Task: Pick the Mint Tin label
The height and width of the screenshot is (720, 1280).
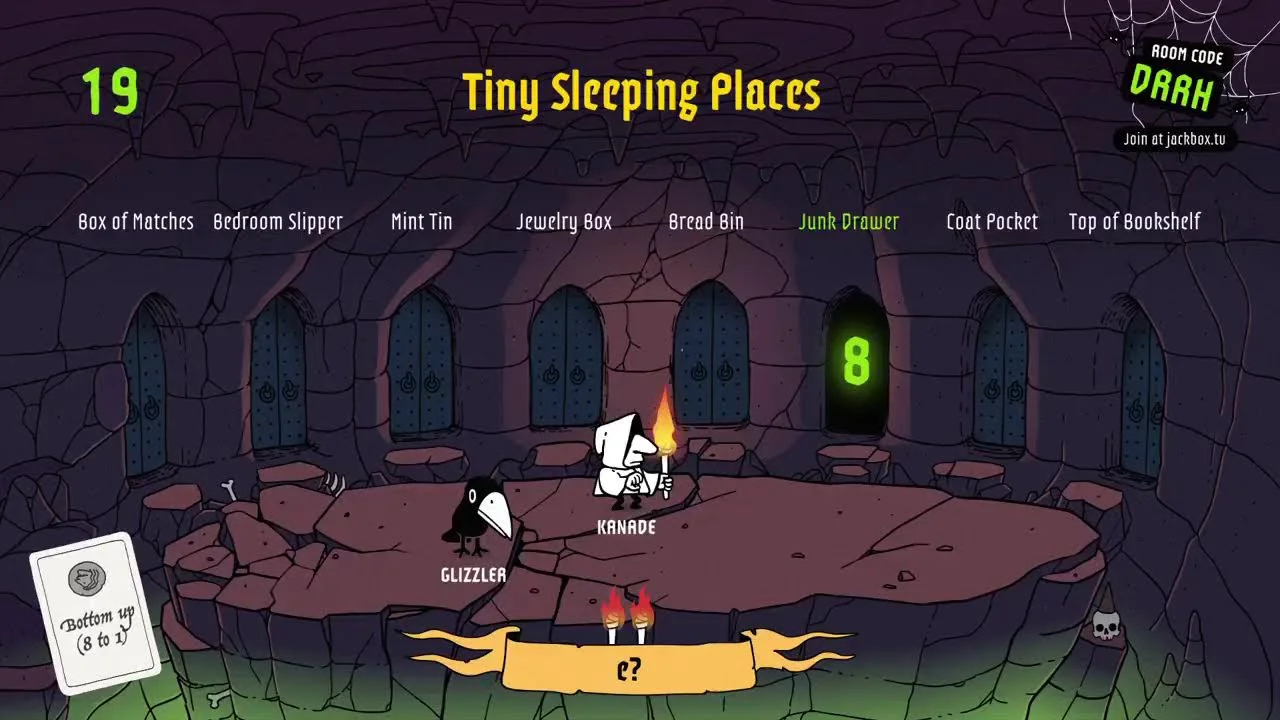Action: click(x=421, y=222)
